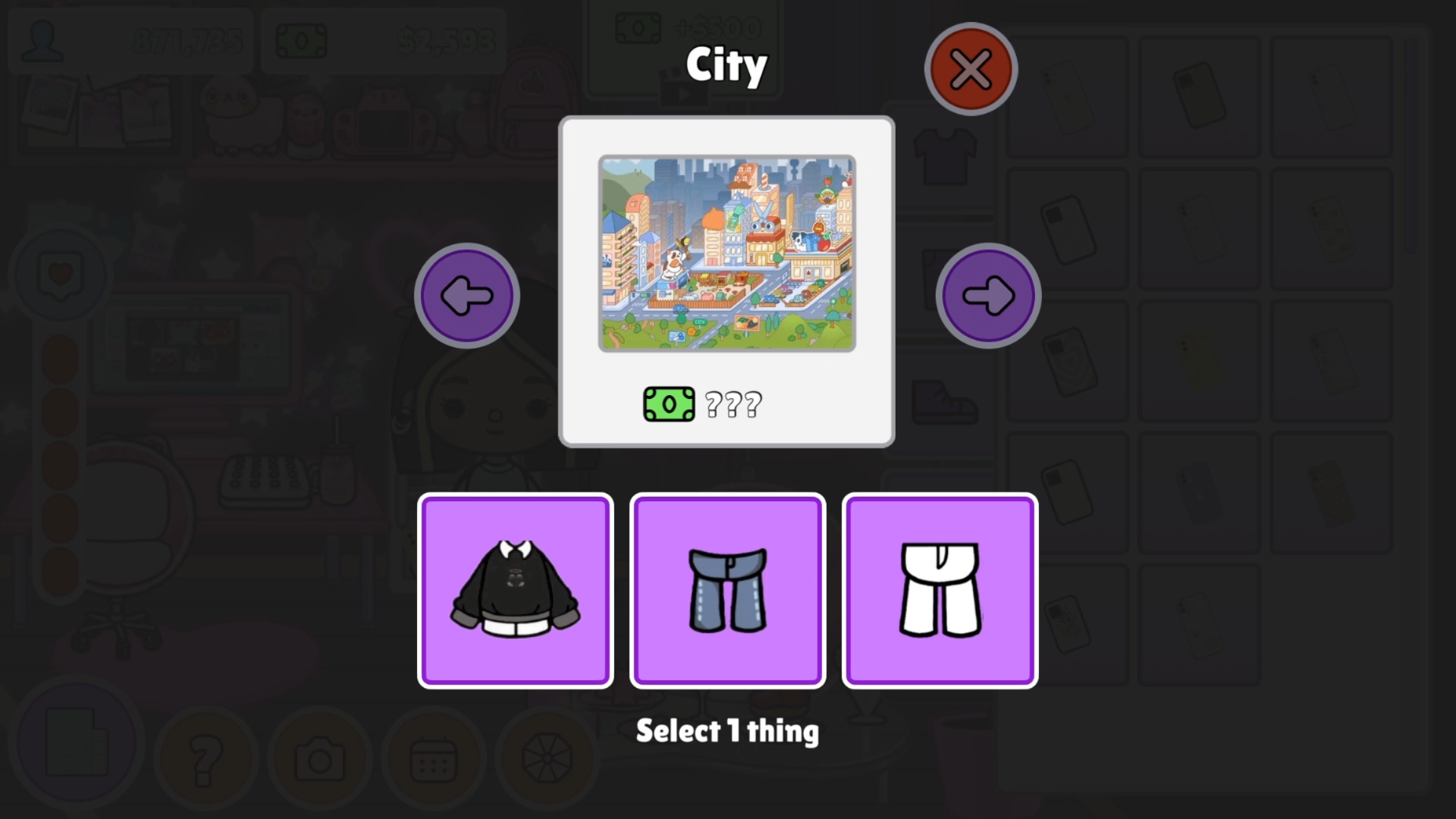Close the City reward popup
Viewport: 1456px width, 819px height.
(x=970, y=68)
